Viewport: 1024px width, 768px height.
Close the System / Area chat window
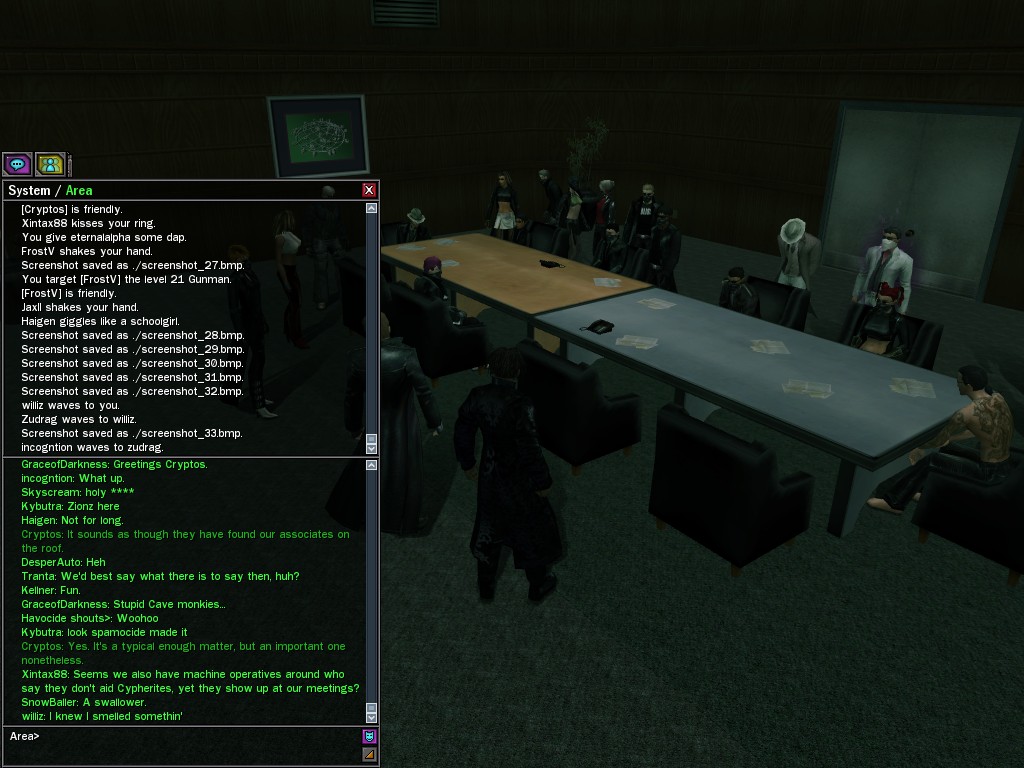[369, 190]
